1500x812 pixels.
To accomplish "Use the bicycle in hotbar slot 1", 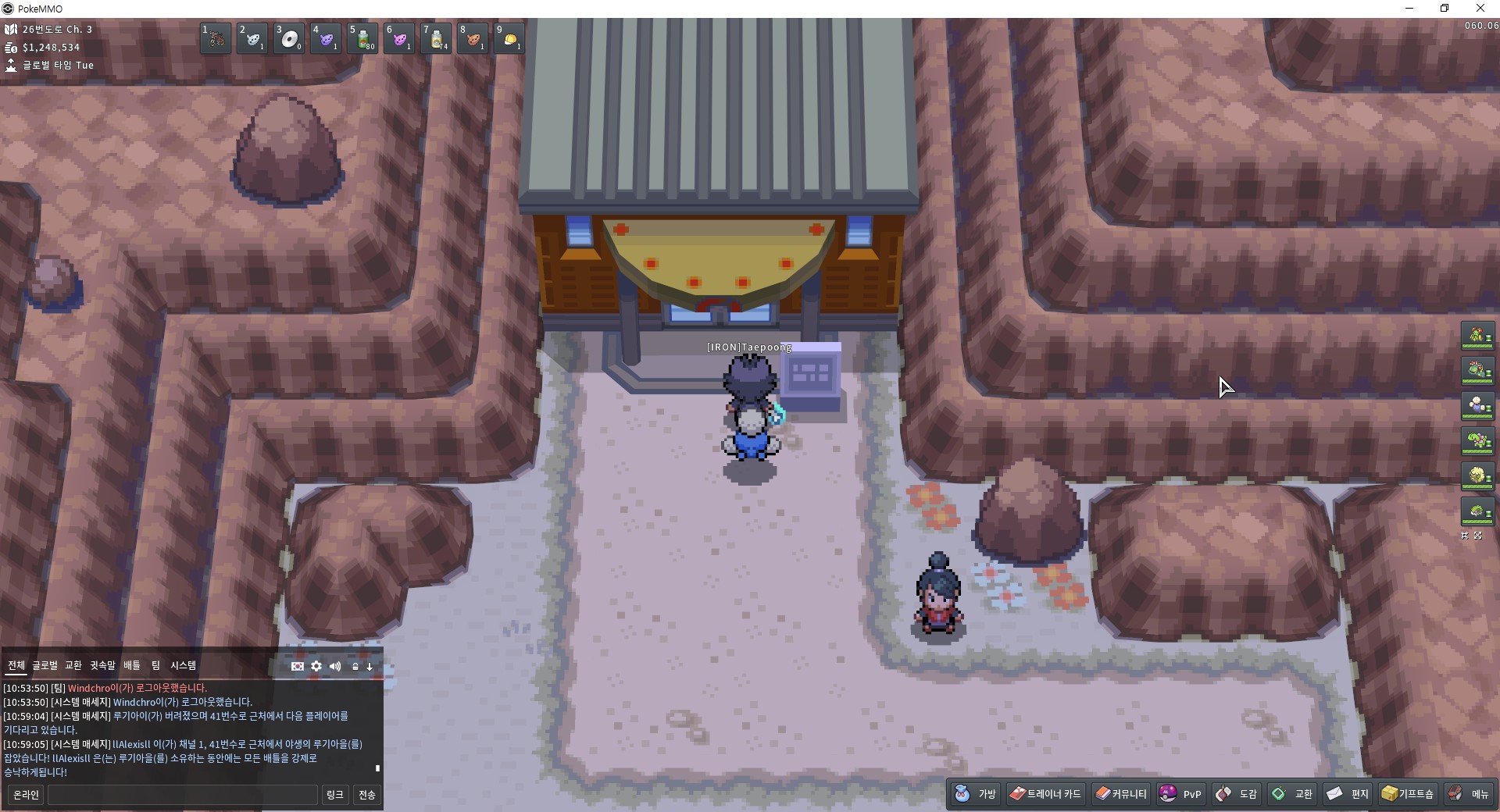I will tap(216, 38).
